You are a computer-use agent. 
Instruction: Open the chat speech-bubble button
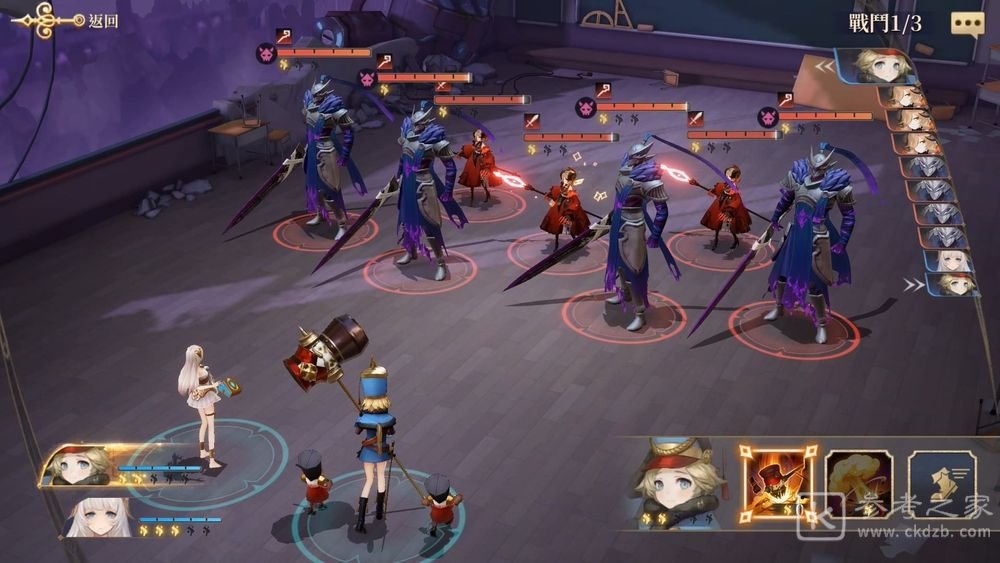[966, 24]
